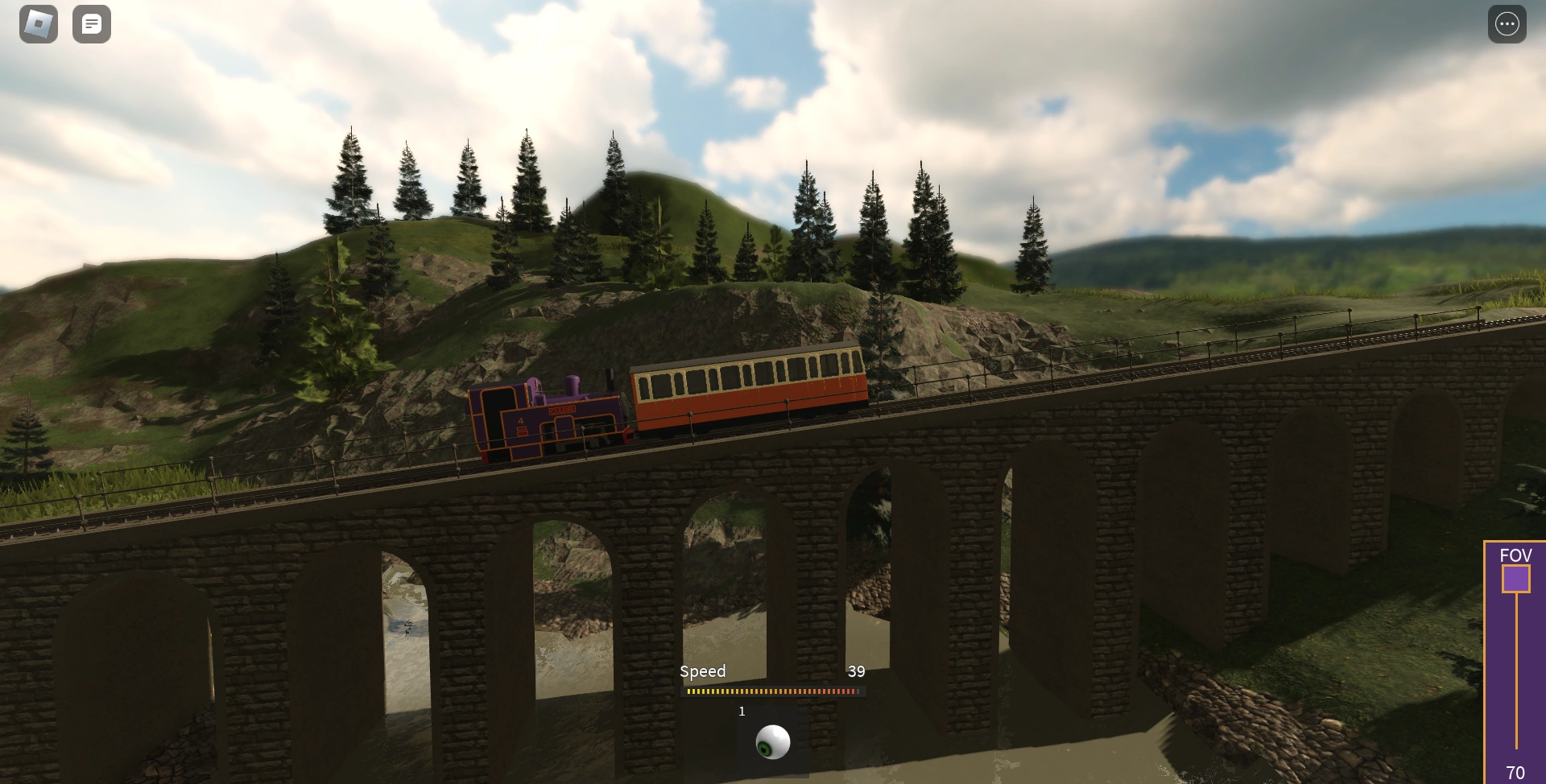Click the Speed label
This screenshot has height=784, width=1546.
click(x=702, y=671)
